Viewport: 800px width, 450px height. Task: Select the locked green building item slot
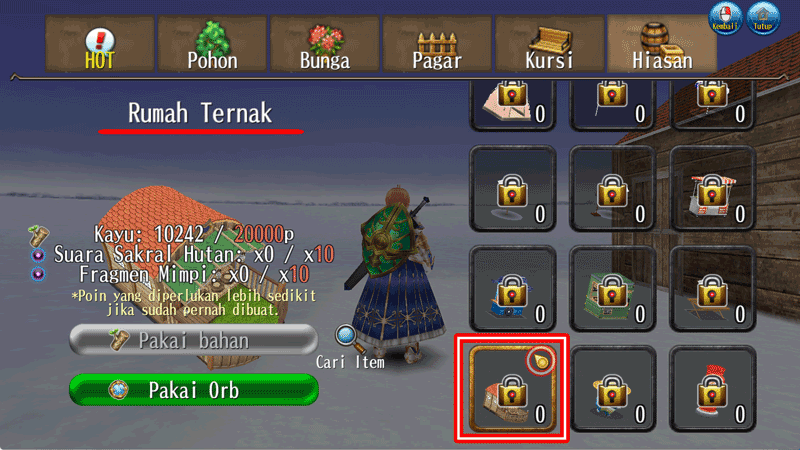pos(612,289)
